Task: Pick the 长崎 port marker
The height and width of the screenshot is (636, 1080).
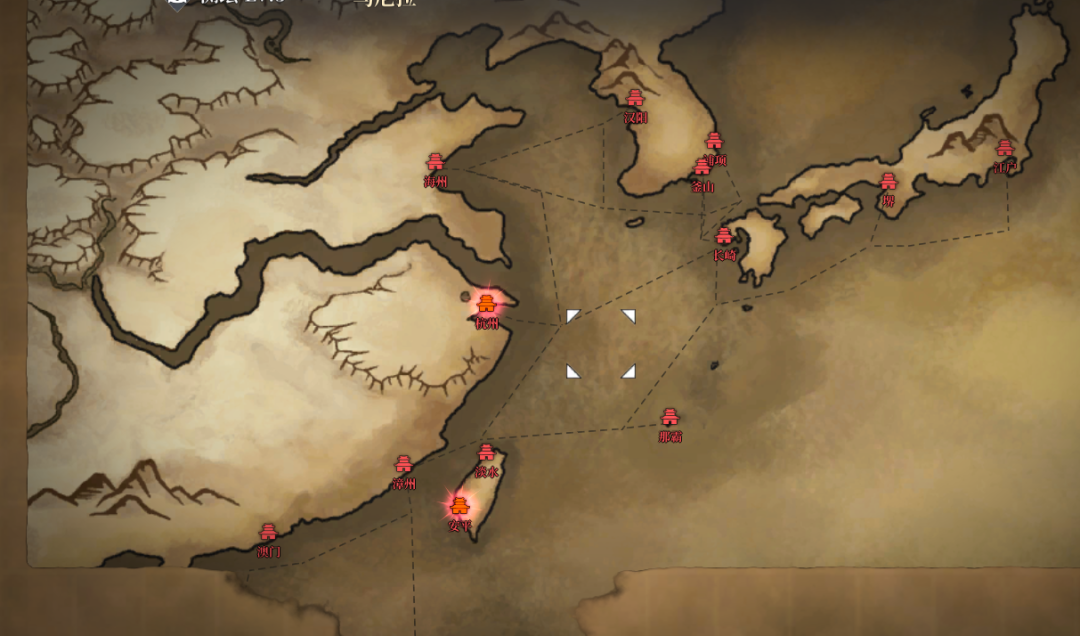Action: pyautogui.click(x=724, y=237)
